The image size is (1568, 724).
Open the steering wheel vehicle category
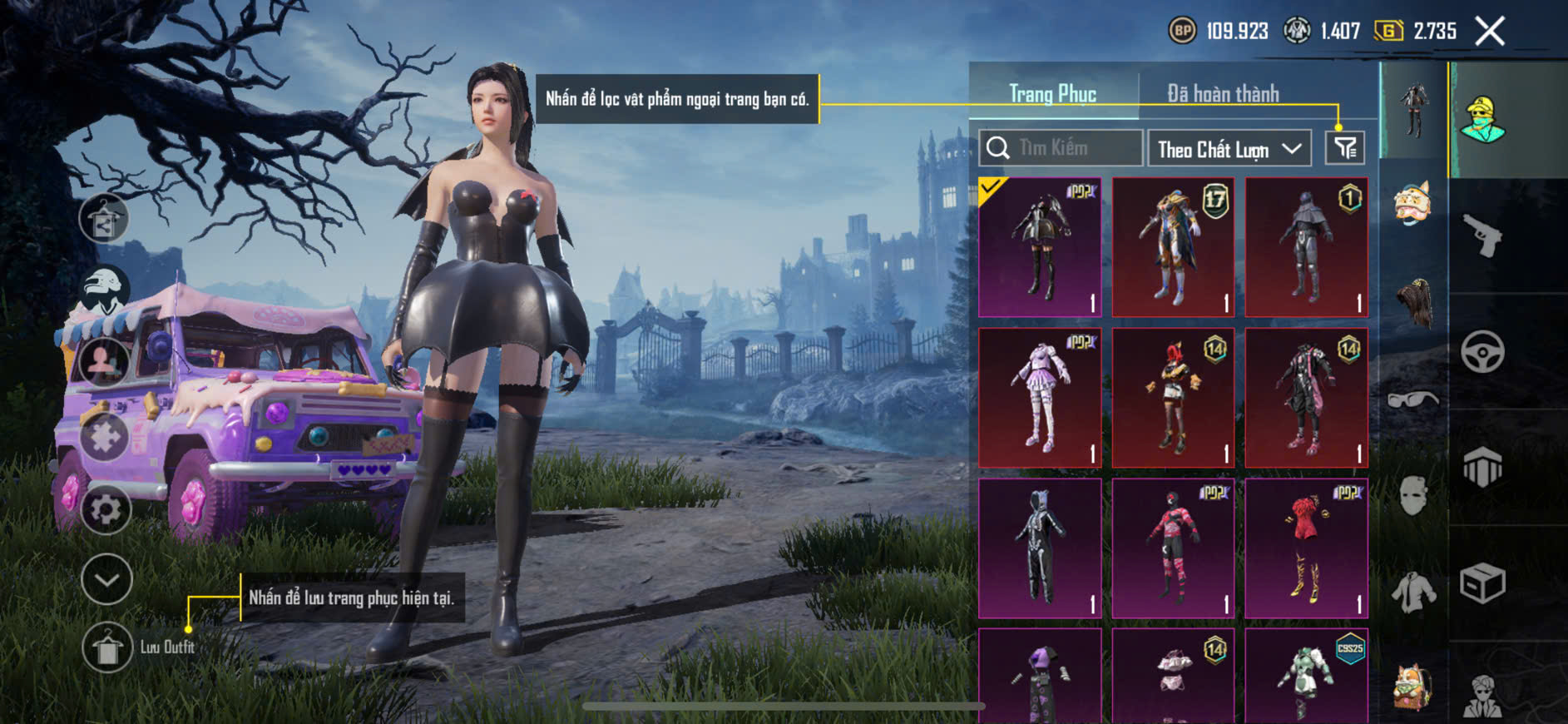[1483, 351]
